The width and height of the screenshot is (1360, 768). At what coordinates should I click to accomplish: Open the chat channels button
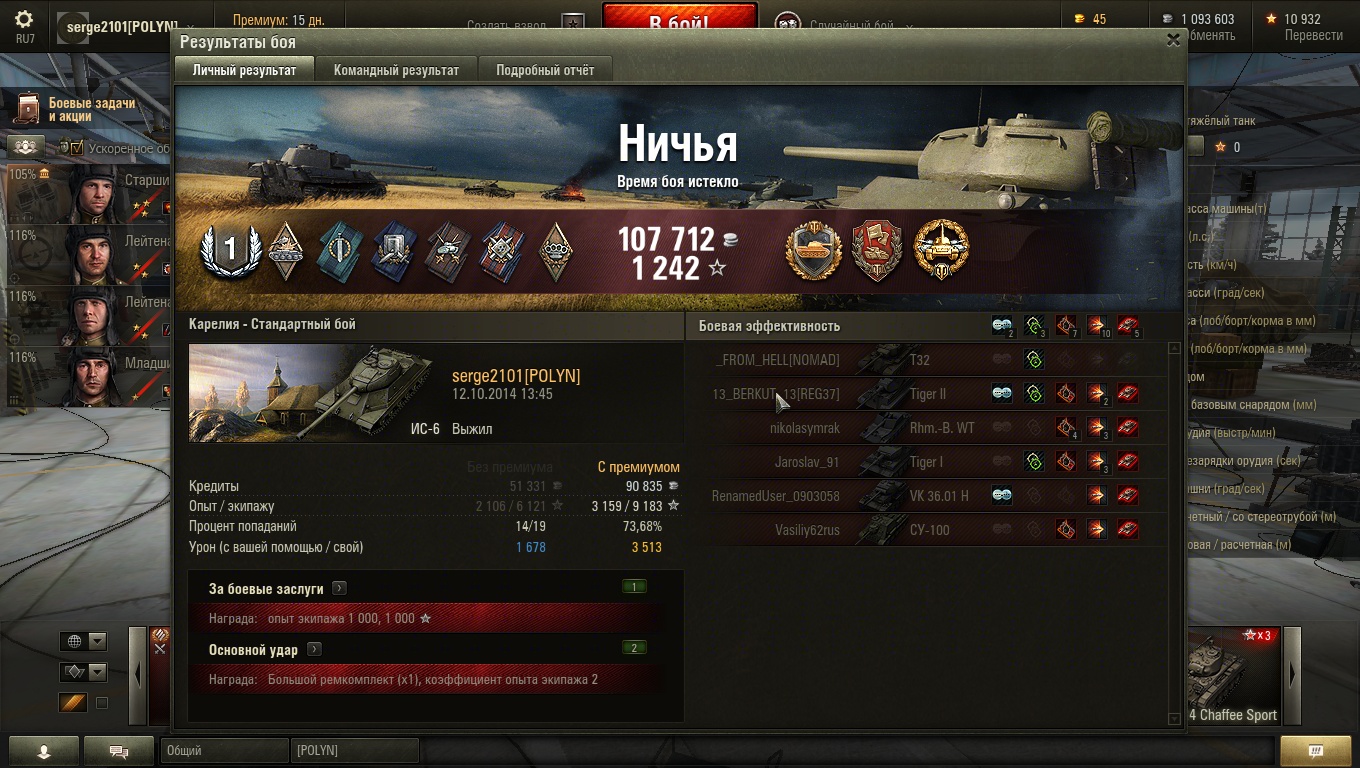(x=118, y=751)
